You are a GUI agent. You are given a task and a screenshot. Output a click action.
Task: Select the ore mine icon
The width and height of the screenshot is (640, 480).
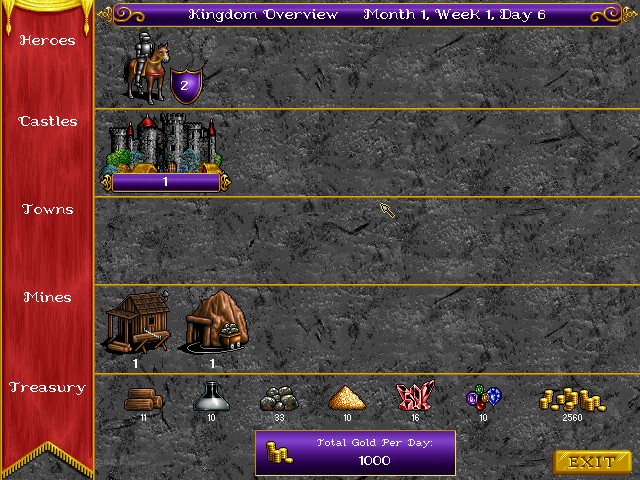[x=213, y=323]
